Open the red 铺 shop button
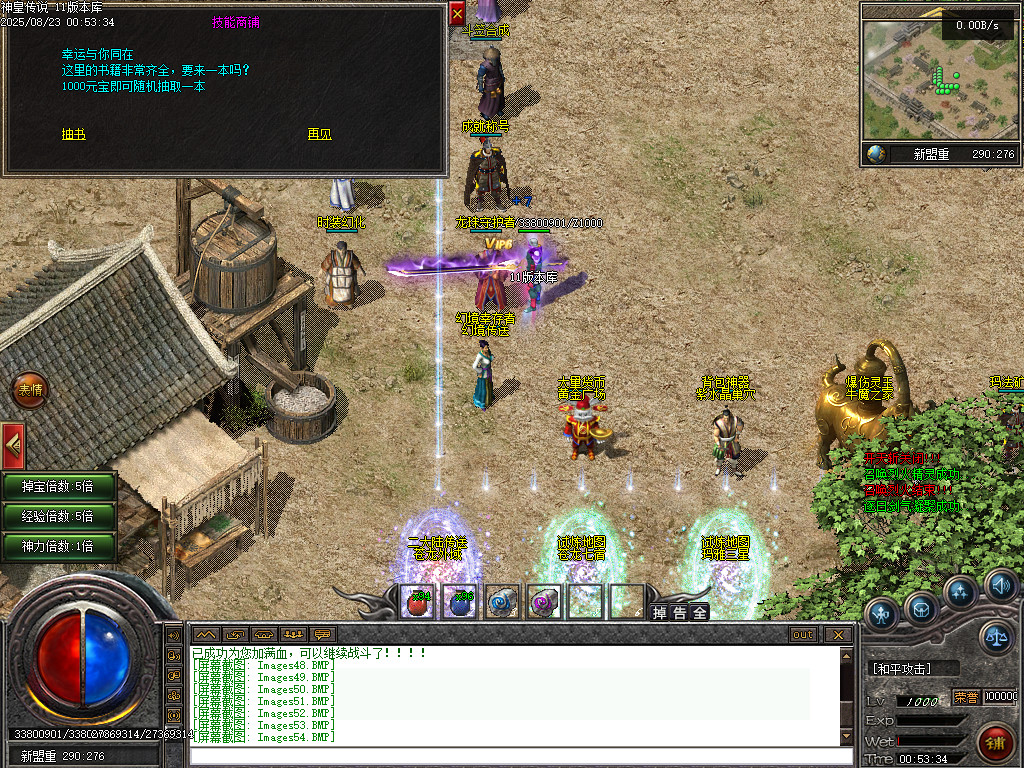The width and height of the screenshot is (1024, 768). pyautogui.click(x=995, y=742)
